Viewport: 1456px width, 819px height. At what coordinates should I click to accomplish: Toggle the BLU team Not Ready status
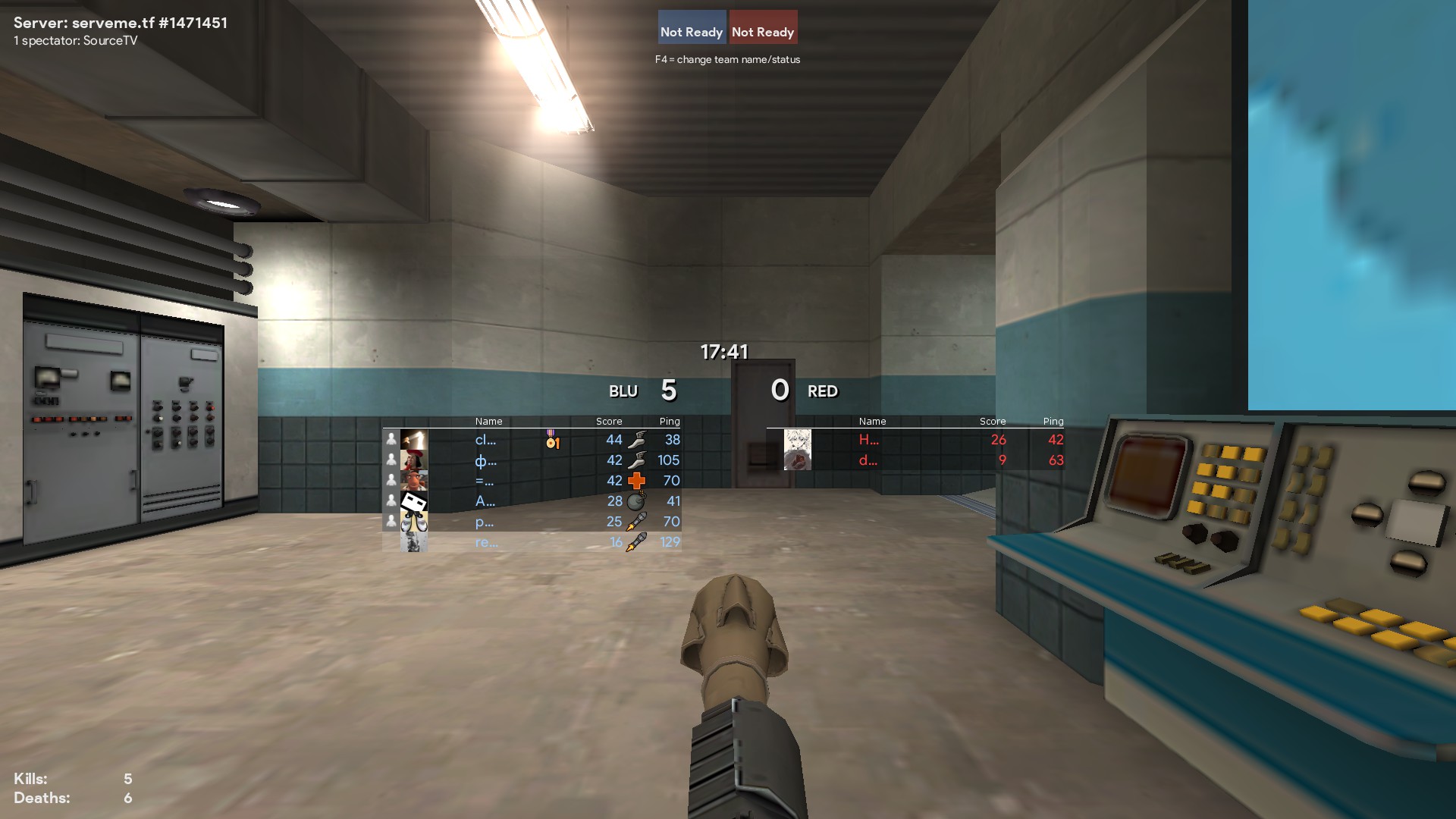pos(692,28)
